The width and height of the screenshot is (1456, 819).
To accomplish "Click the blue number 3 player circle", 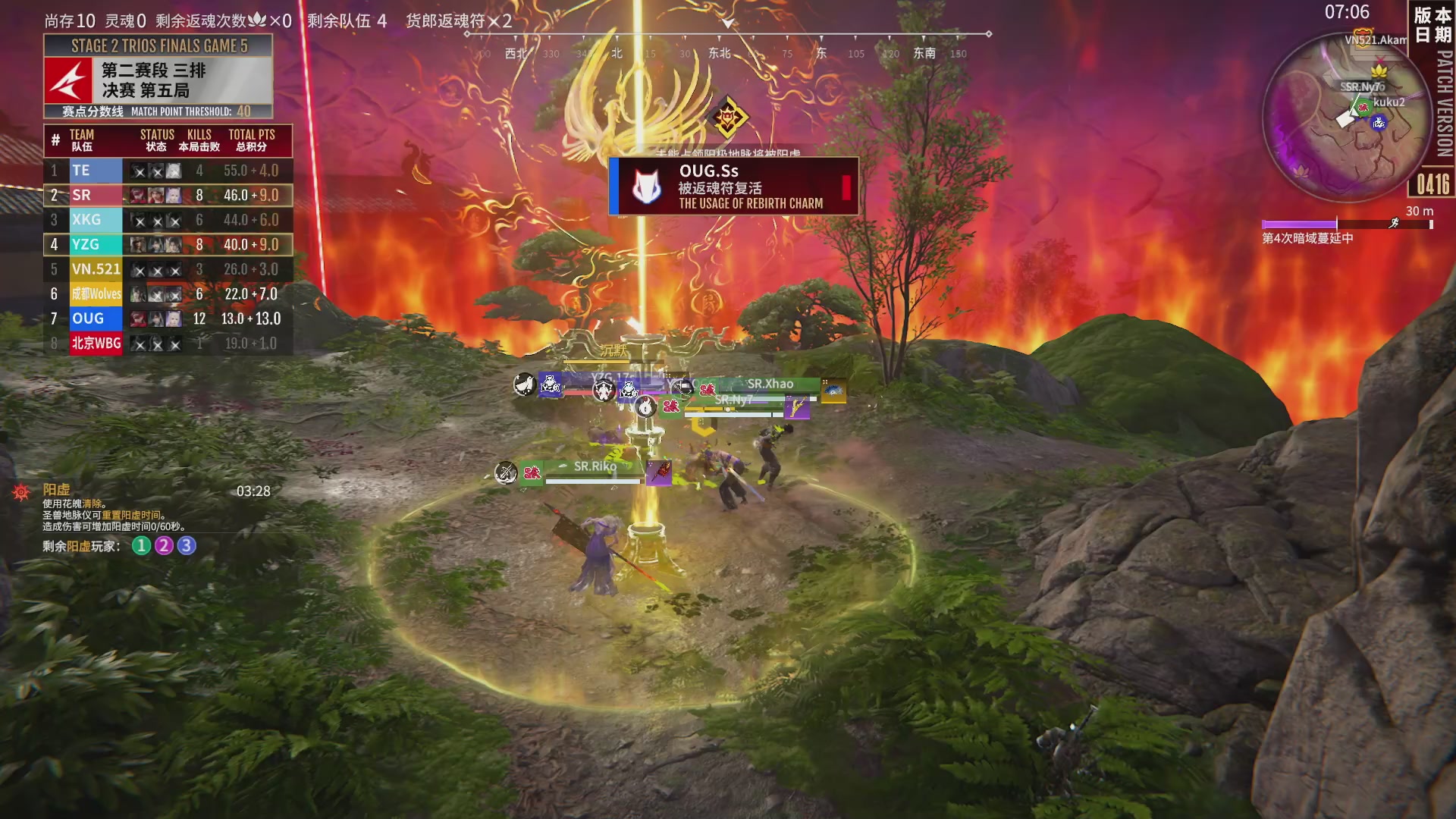I will click(x=187, y=546).
